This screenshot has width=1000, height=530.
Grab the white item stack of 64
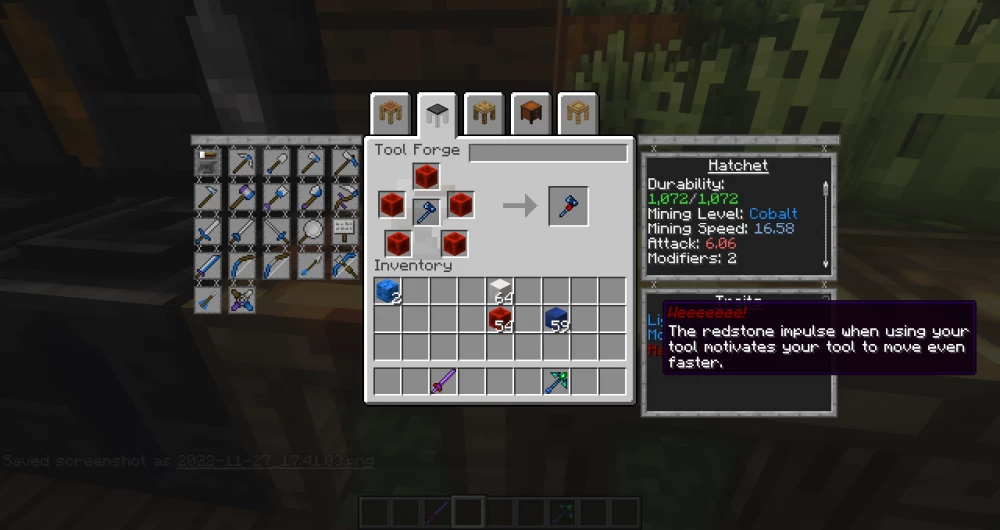click(x=500, y=292)
